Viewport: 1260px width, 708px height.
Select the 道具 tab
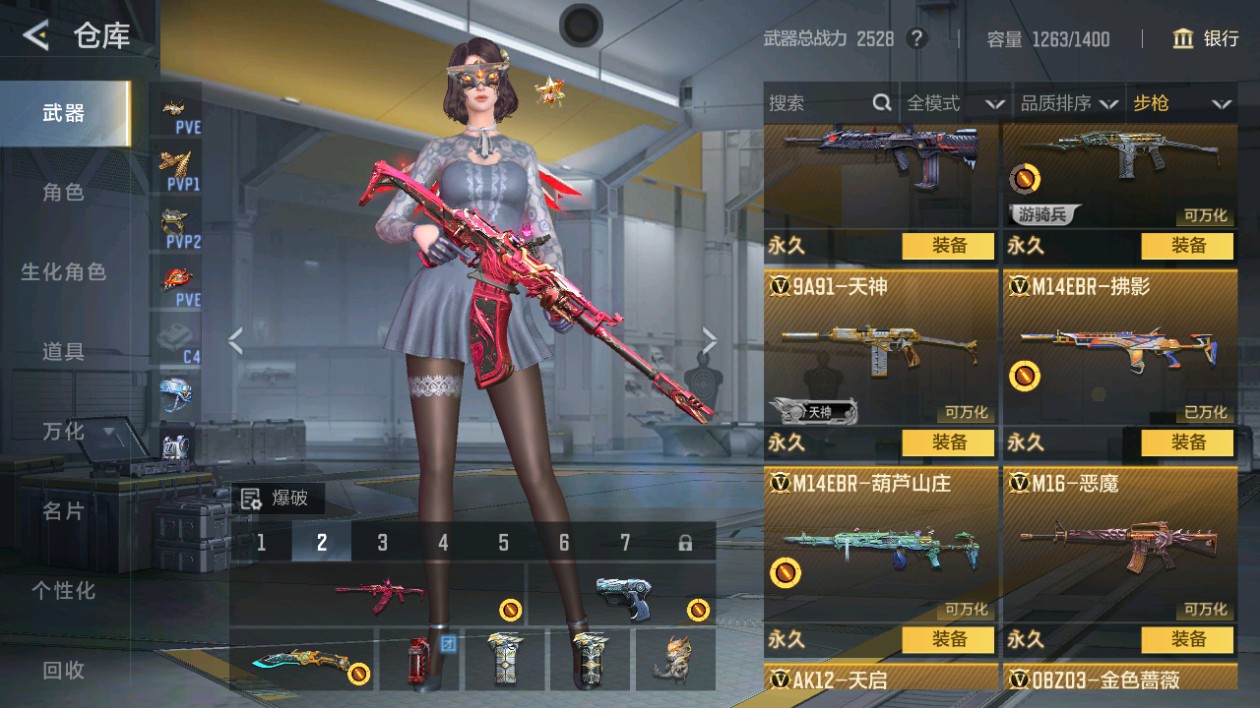[x=64, y=351]
